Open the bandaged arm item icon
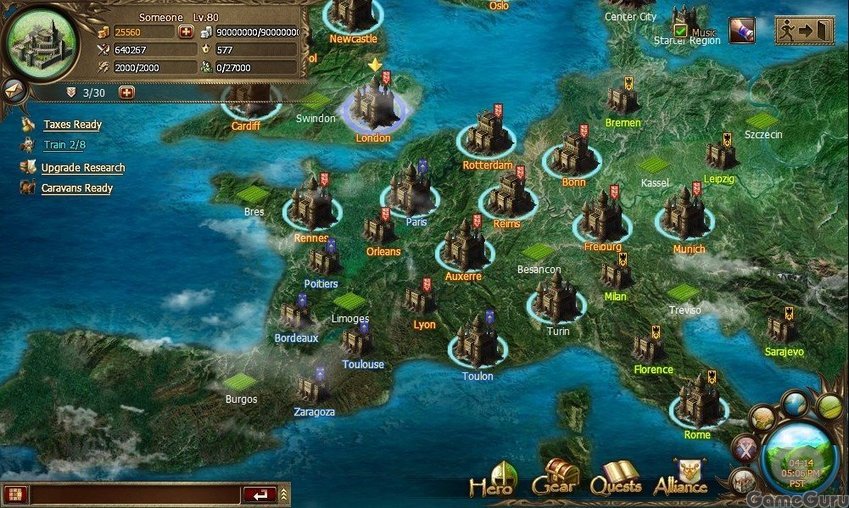Image resolution: width=849 pixels, height=508 pixels. [741, 30]
